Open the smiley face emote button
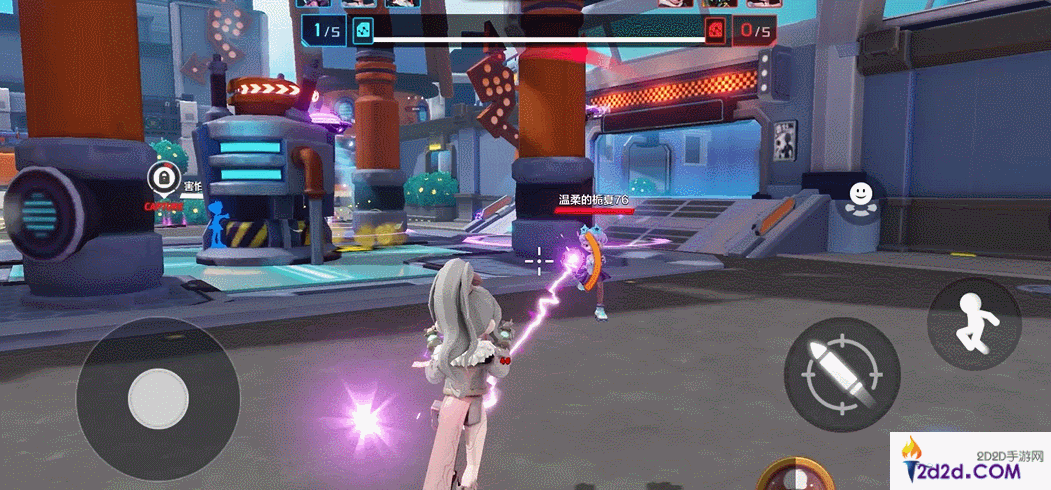 pos(858,194)
